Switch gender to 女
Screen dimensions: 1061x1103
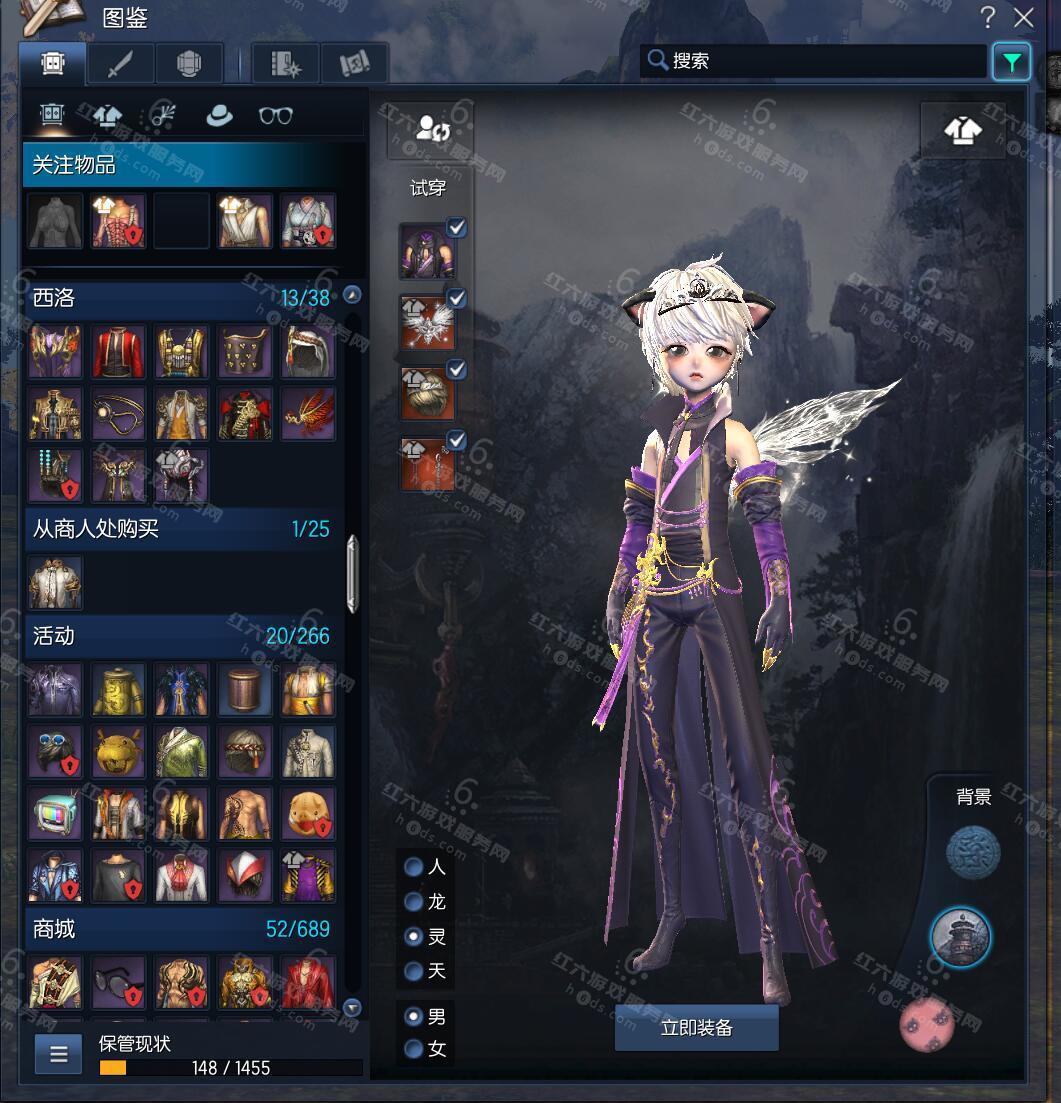[x=413, y=1049]
